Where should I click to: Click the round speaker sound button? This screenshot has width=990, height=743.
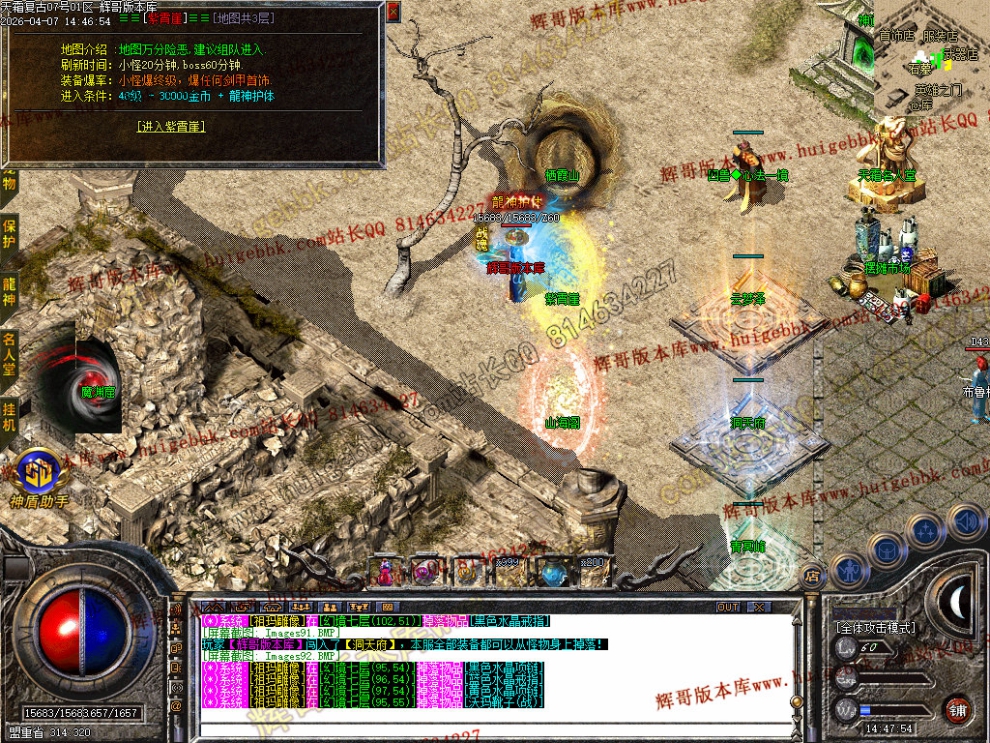[966, 519]
